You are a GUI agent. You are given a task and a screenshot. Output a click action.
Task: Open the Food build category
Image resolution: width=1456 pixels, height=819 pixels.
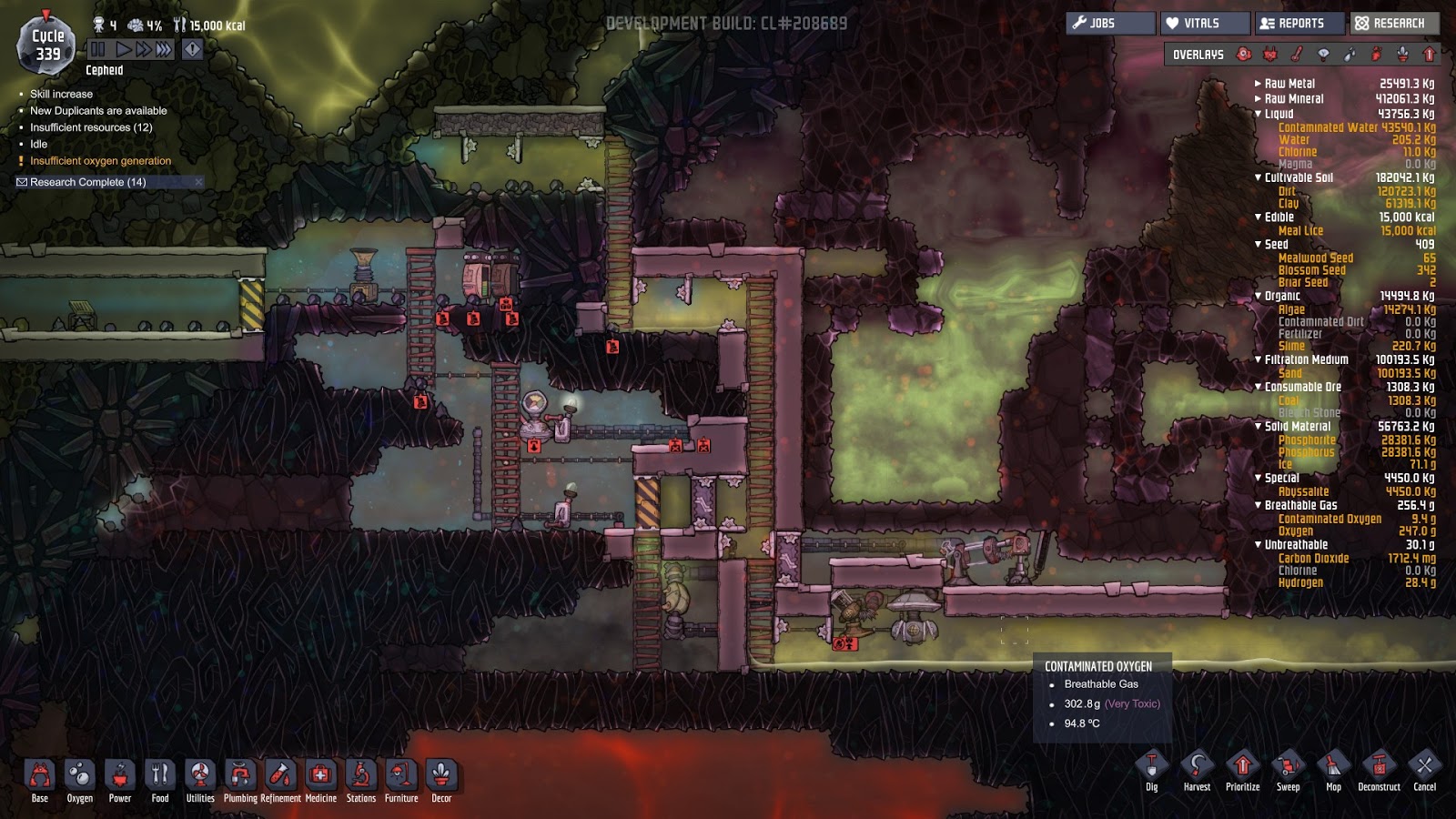160,780
